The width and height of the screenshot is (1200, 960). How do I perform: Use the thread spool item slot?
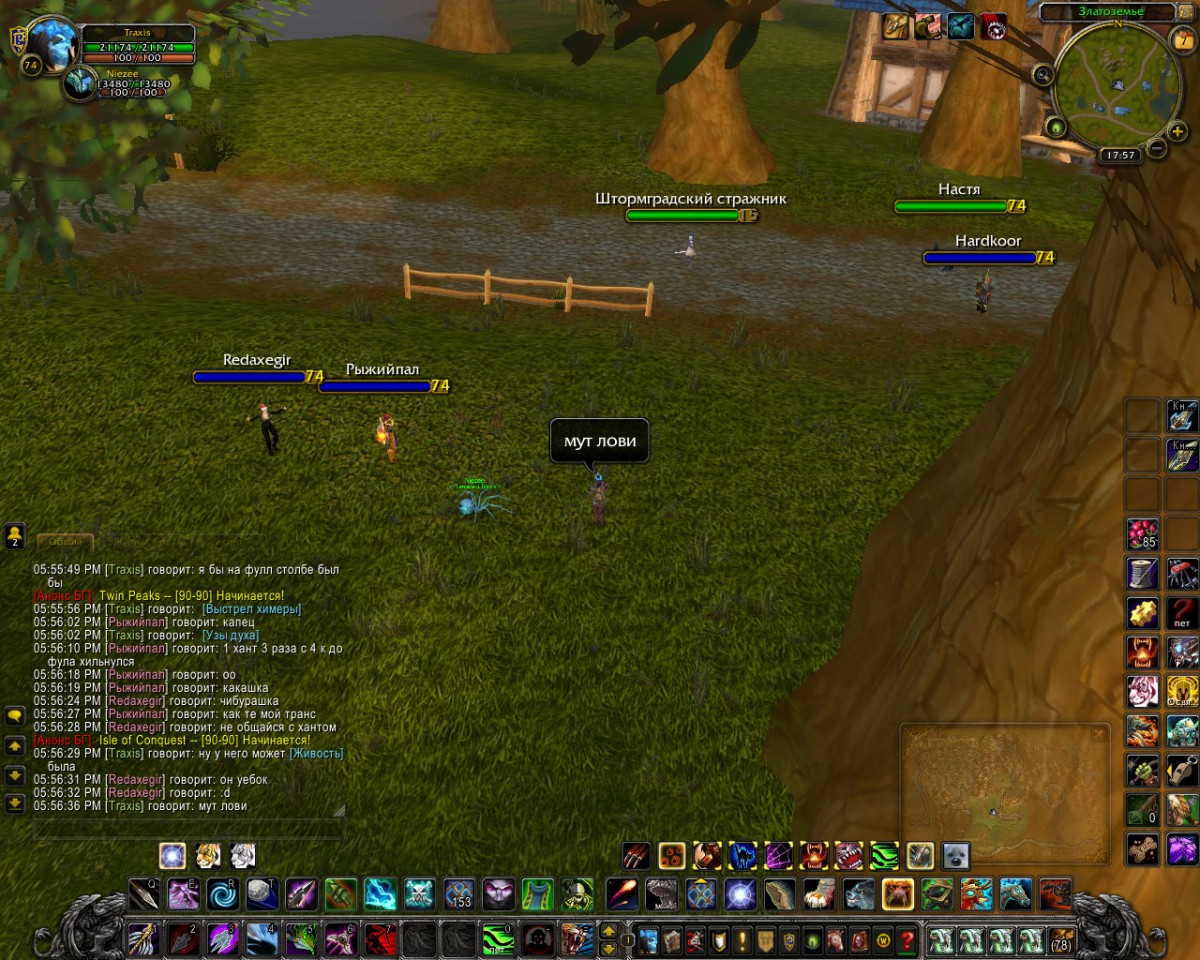pos(1142,572)
